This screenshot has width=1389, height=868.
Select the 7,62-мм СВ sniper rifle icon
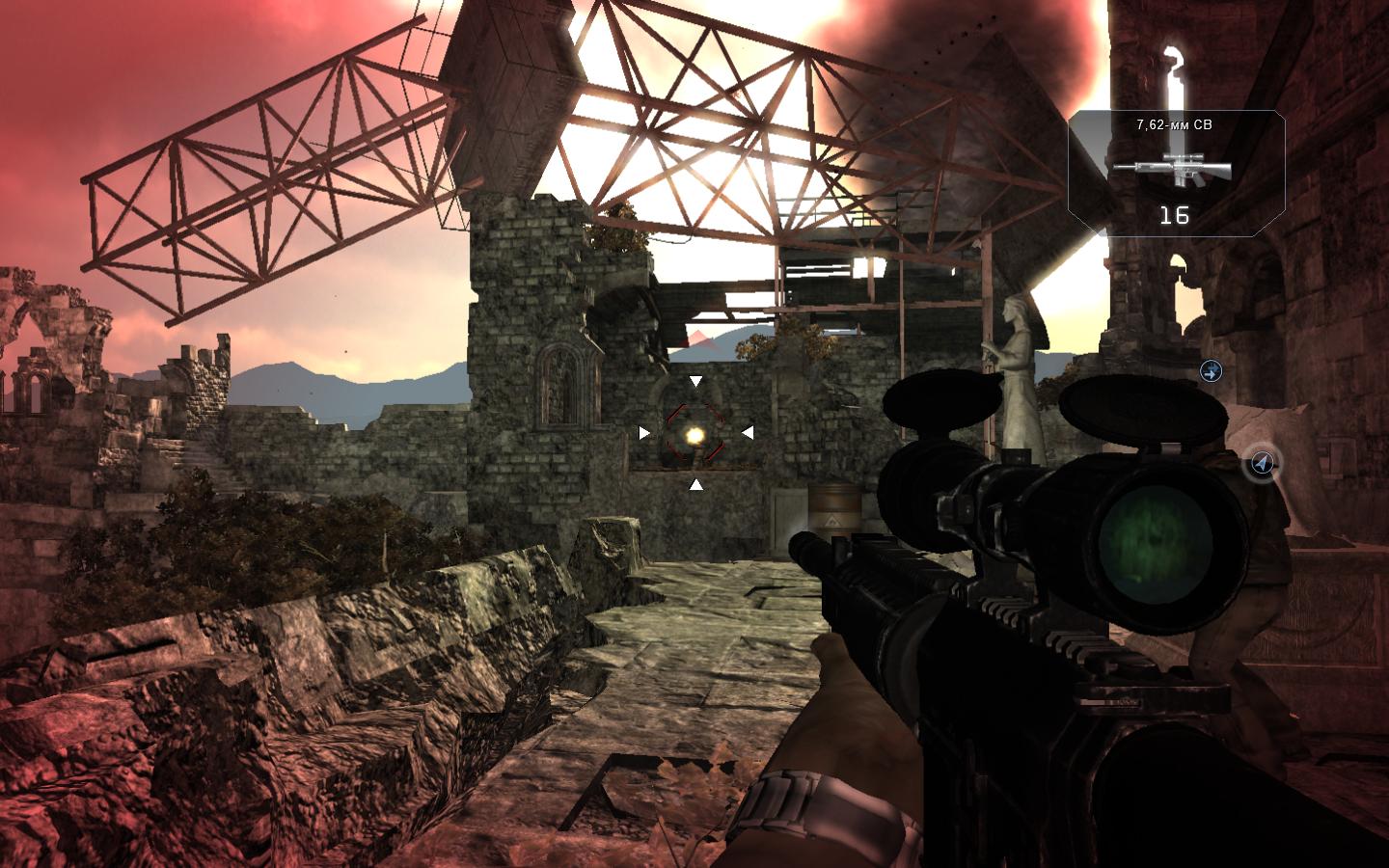[1173, 168]
